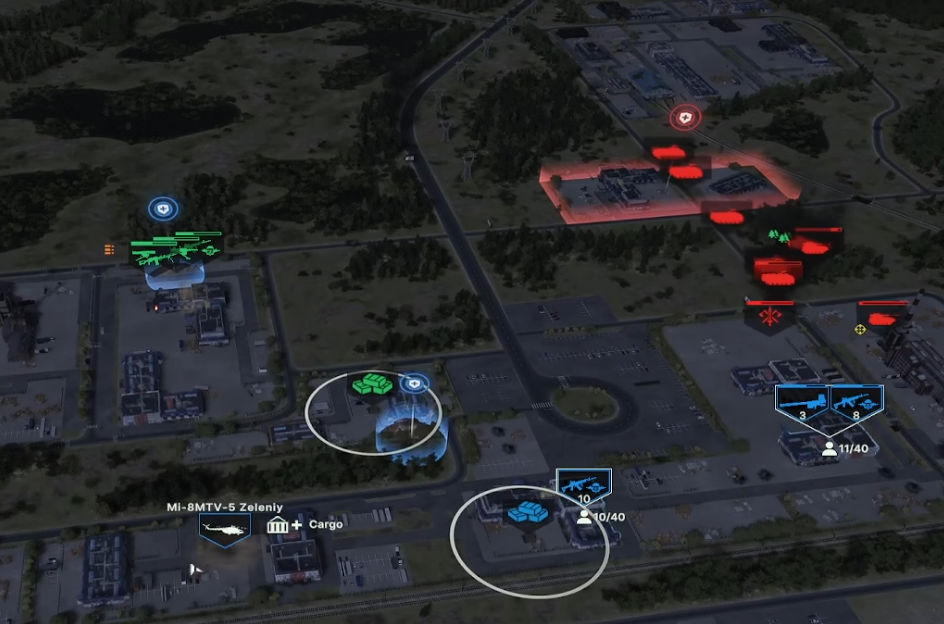The image size is (944, 624).
Task: Click the red crossed-arrows enemy unit badge
Action: tap(770, 318)
